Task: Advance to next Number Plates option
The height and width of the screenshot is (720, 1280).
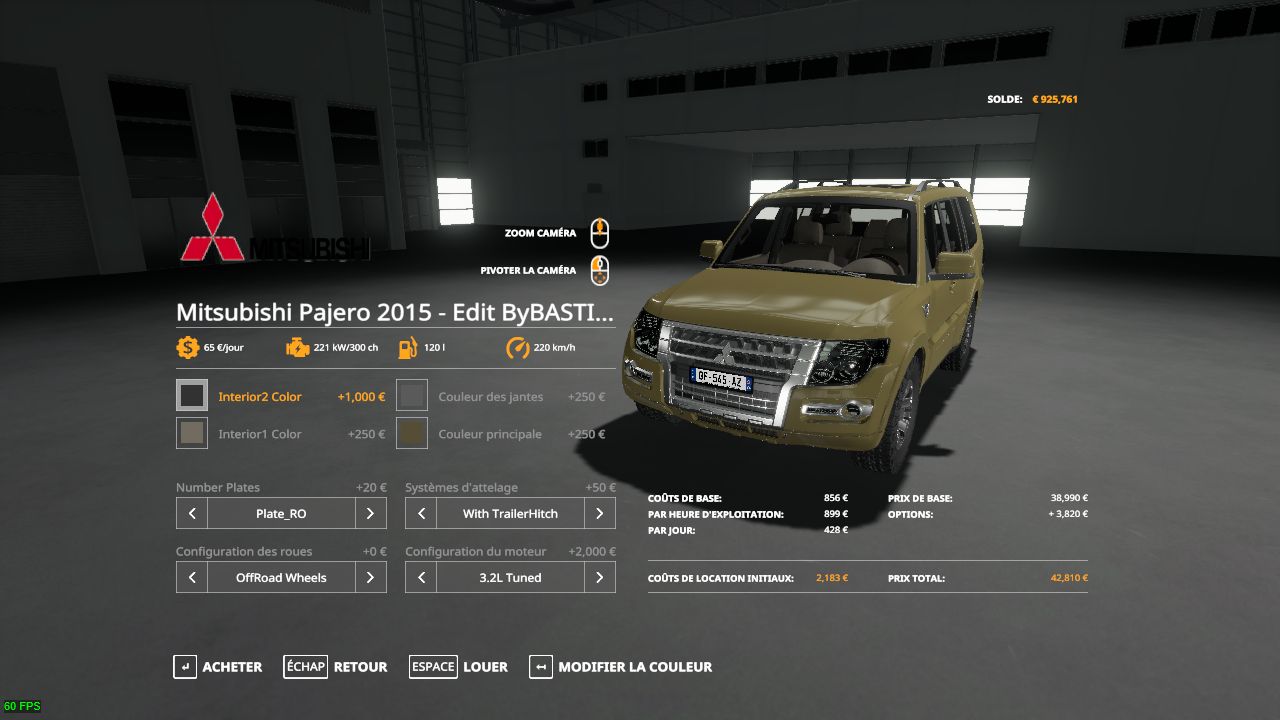Action: click(x=370, y=514)
